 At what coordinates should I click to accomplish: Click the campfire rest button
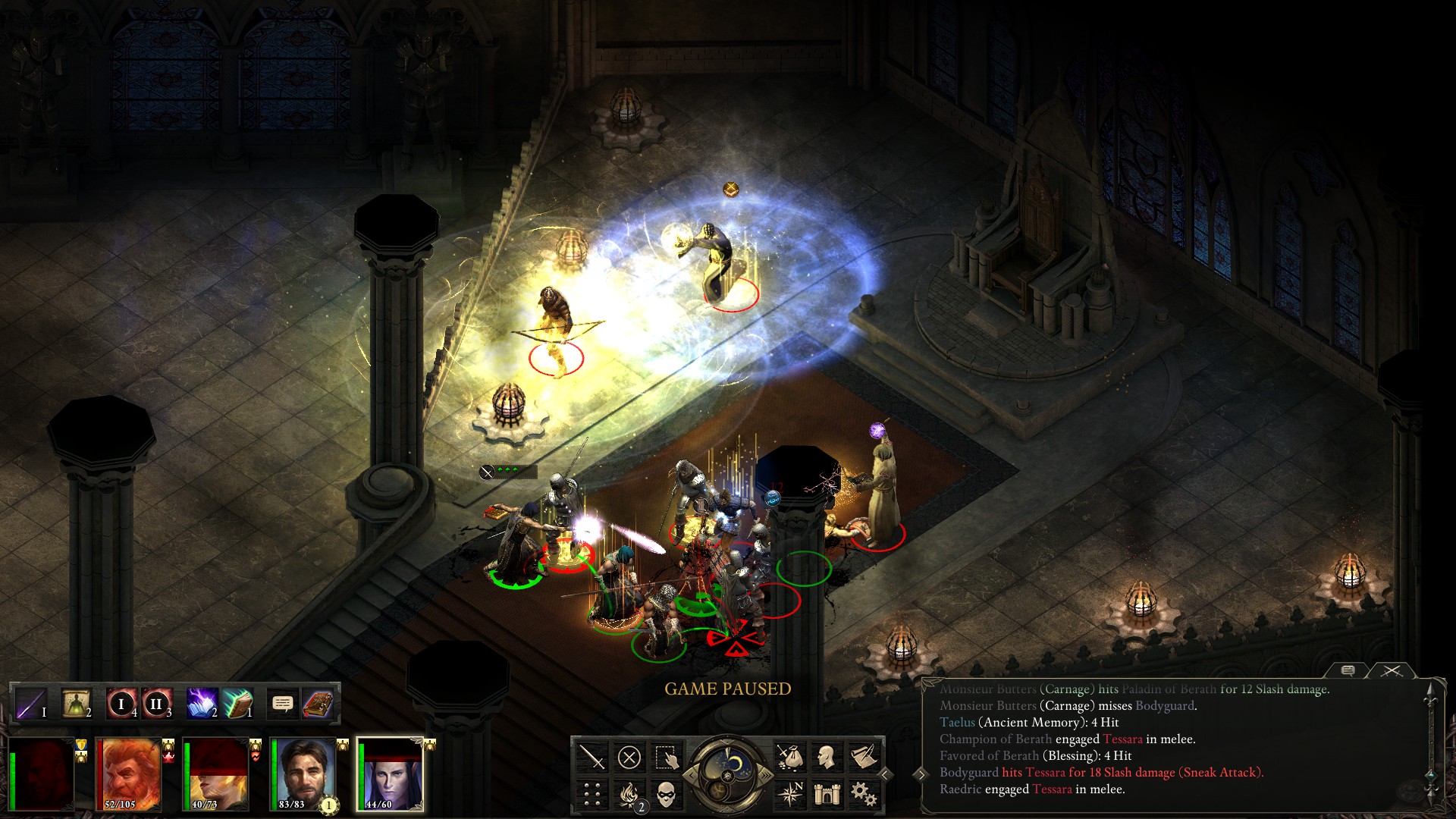click(629, 794)
